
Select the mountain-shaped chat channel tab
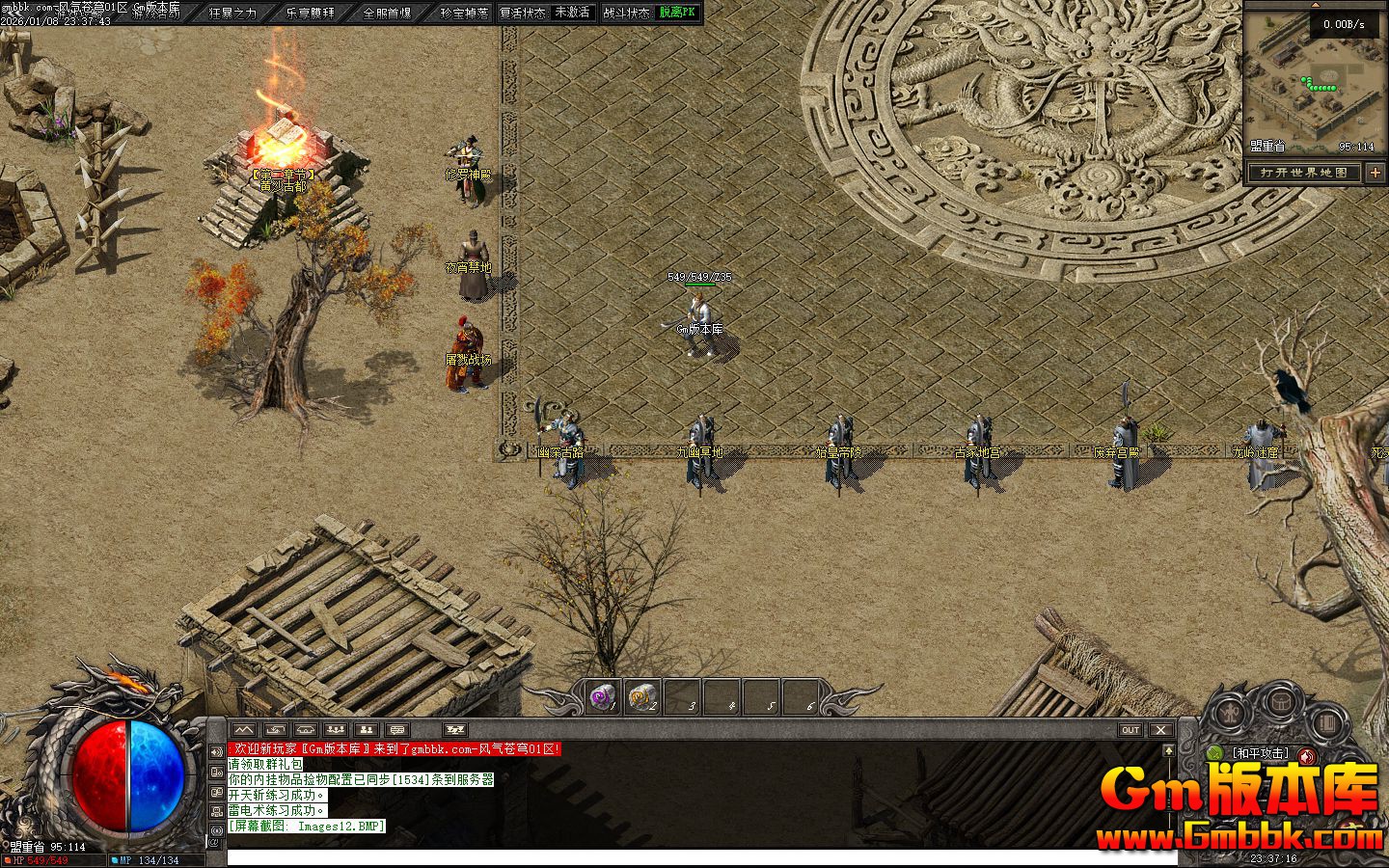coord(242,730)
